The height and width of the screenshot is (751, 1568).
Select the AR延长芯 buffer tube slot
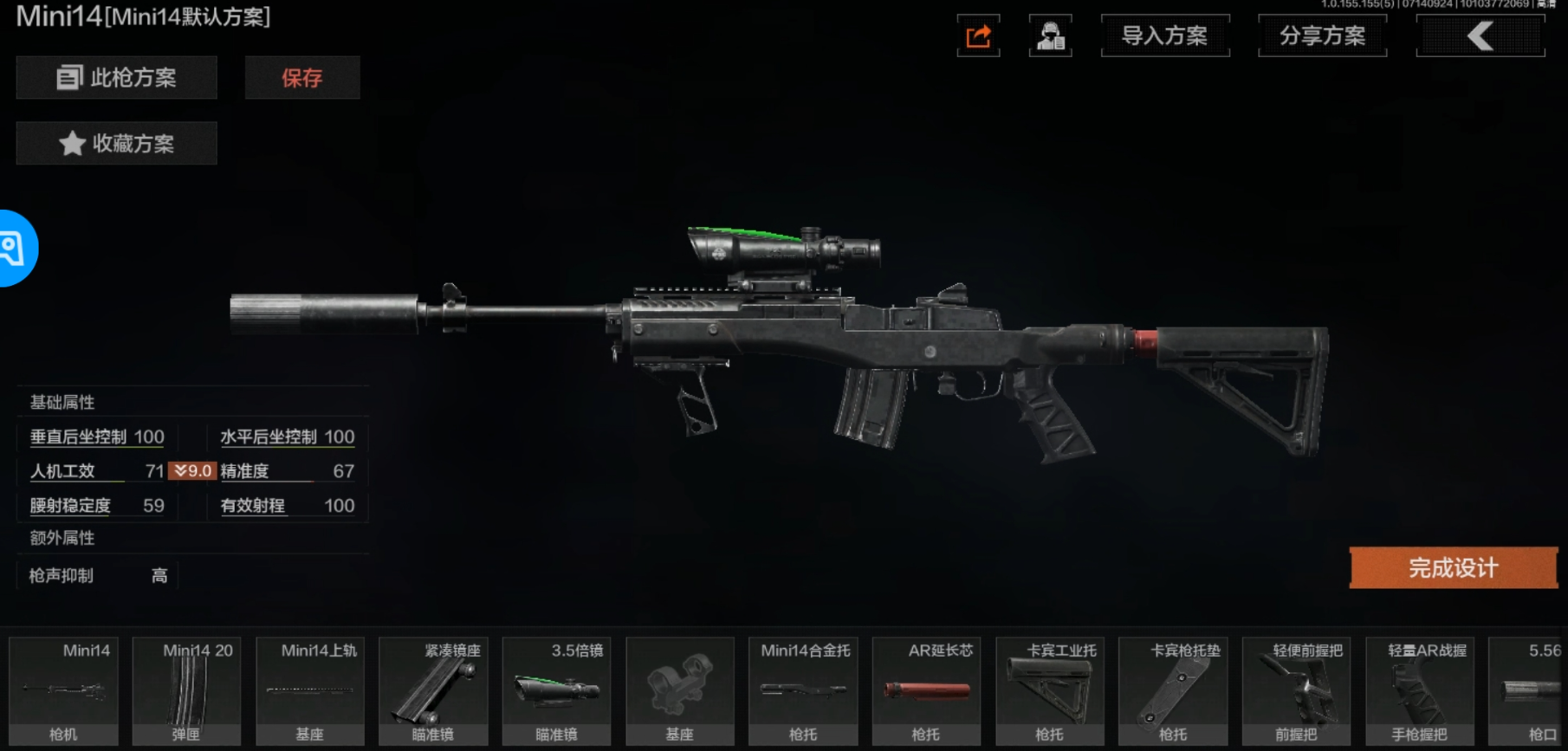click(926, 691)
